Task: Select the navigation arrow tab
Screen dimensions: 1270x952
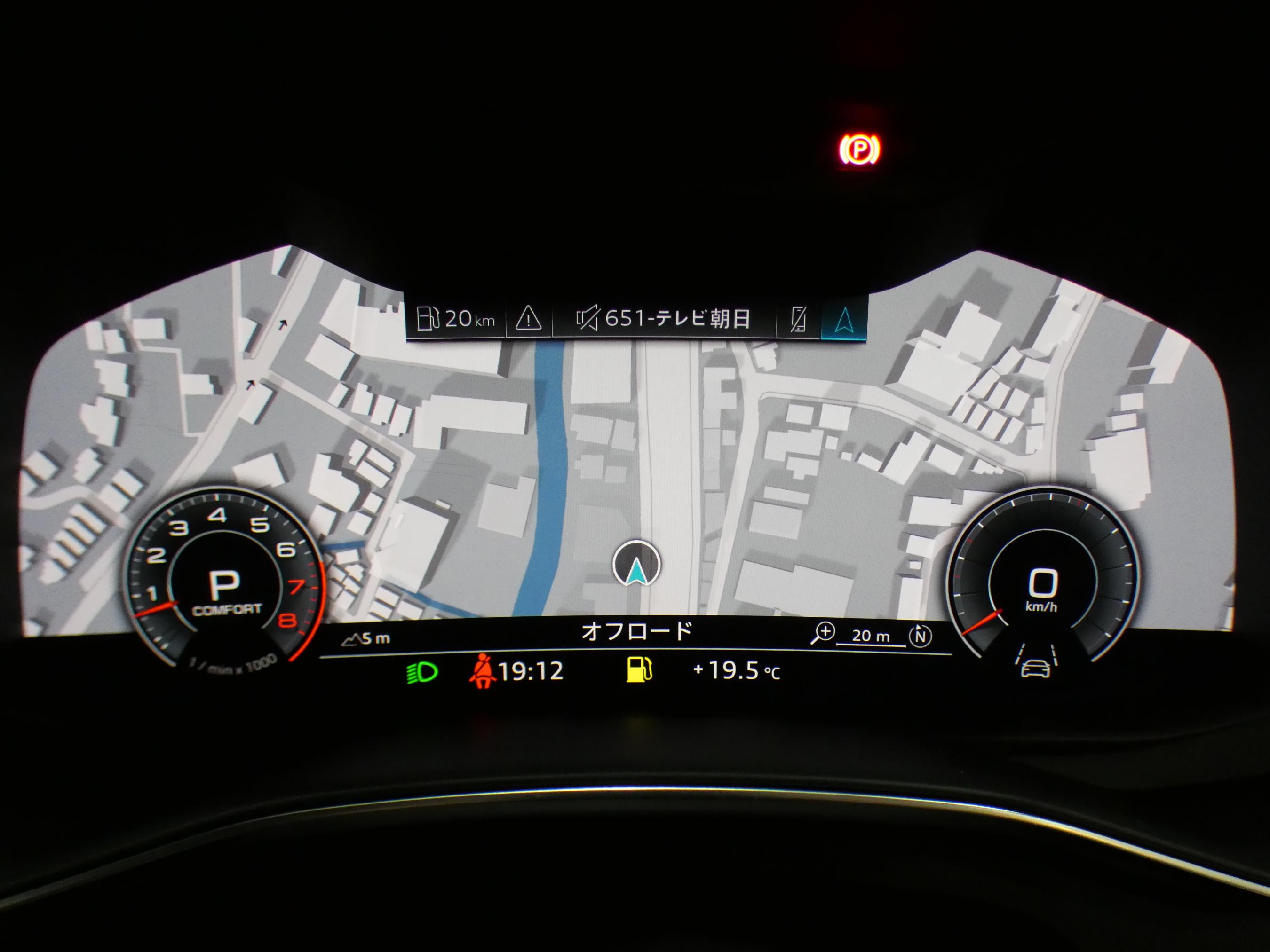Action: [843, 320]
